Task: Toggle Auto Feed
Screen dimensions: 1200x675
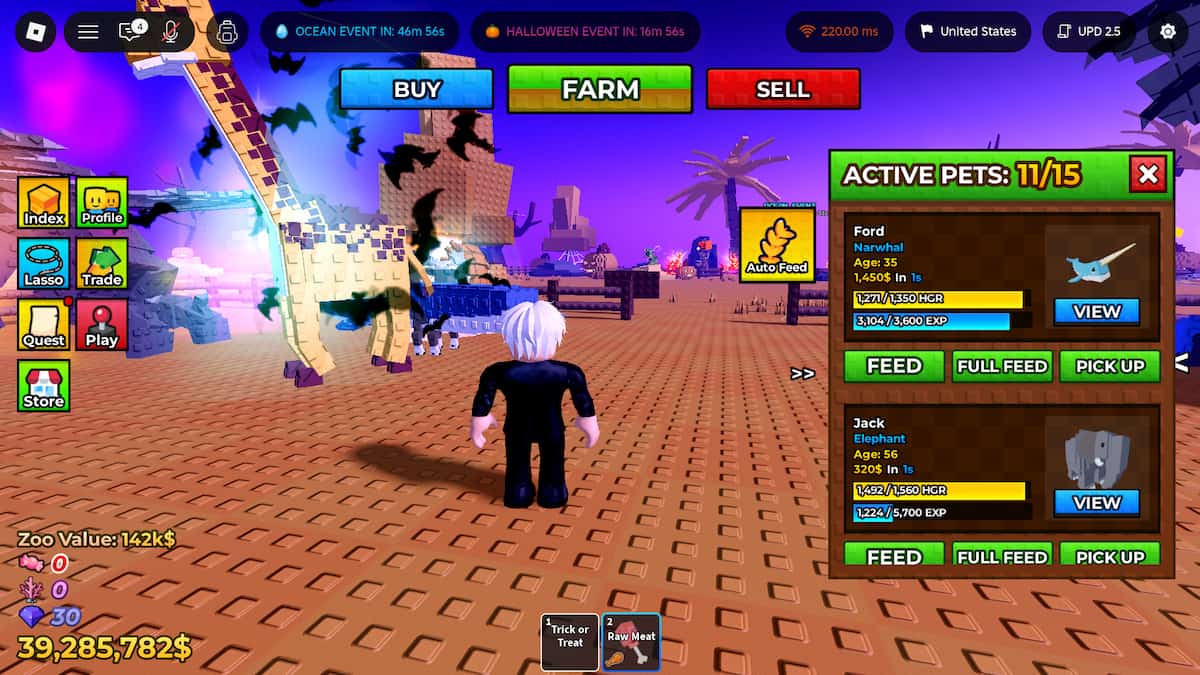Action: (777, 244)
